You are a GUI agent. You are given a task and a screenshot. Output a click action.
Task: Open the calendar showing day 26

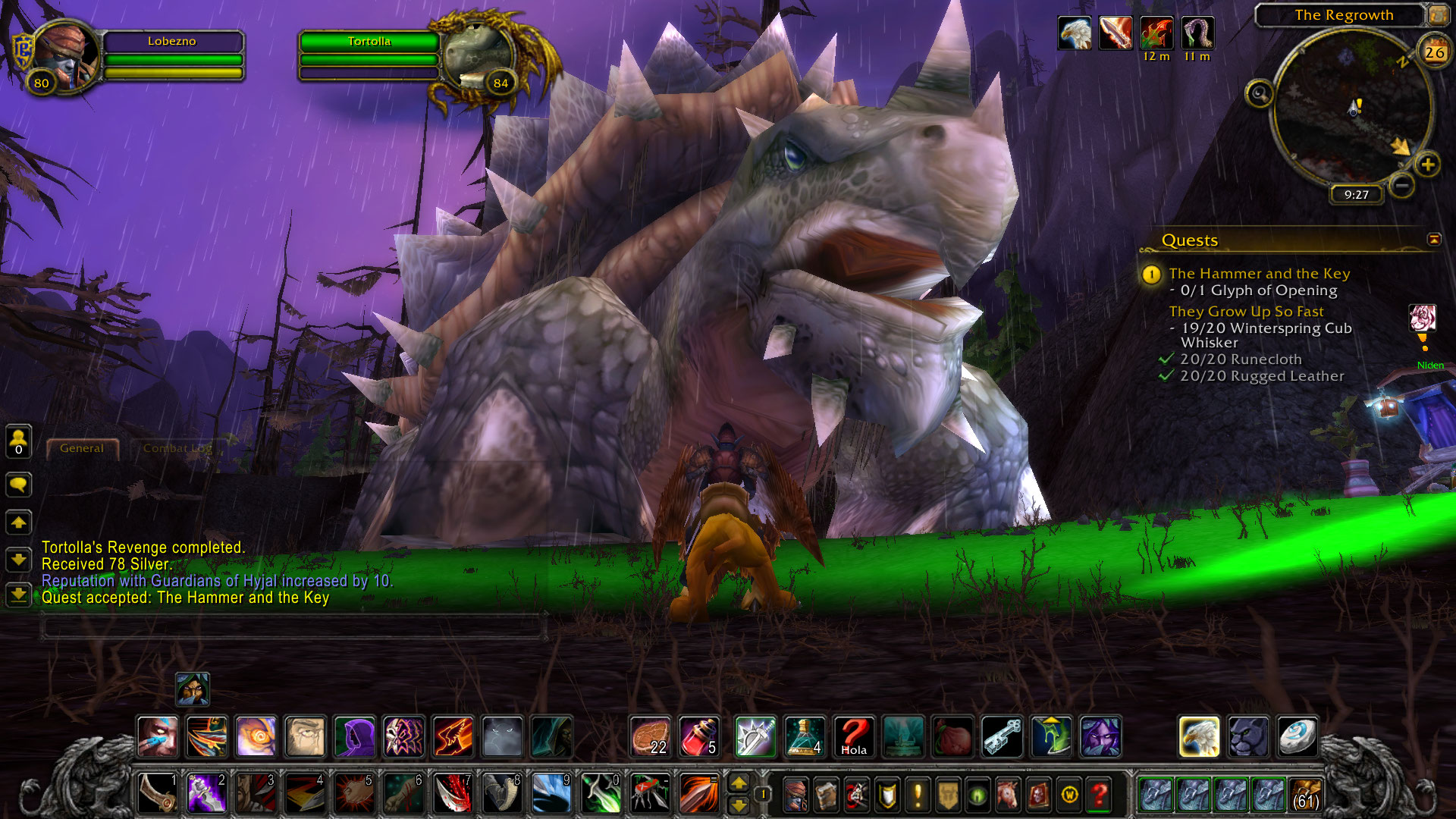click(x=1434, y=52)
